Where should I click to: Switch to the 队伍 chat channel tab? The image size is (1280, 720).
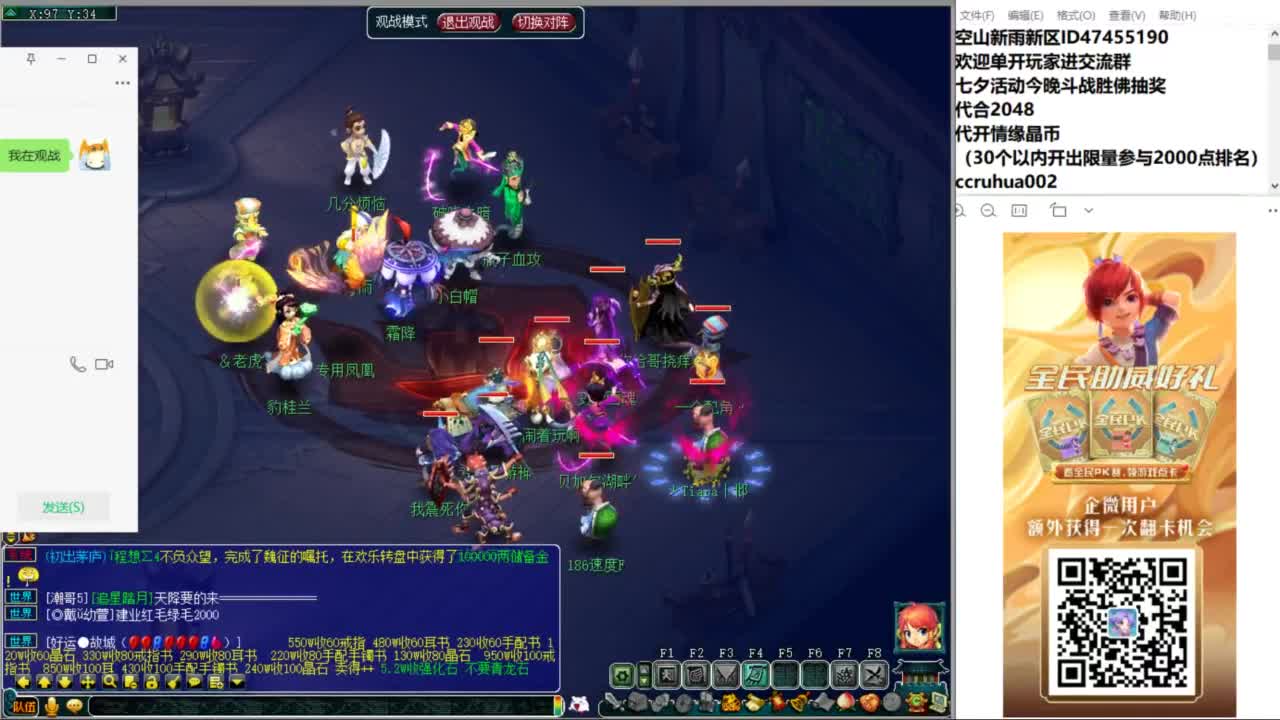(x=24, y=706)
